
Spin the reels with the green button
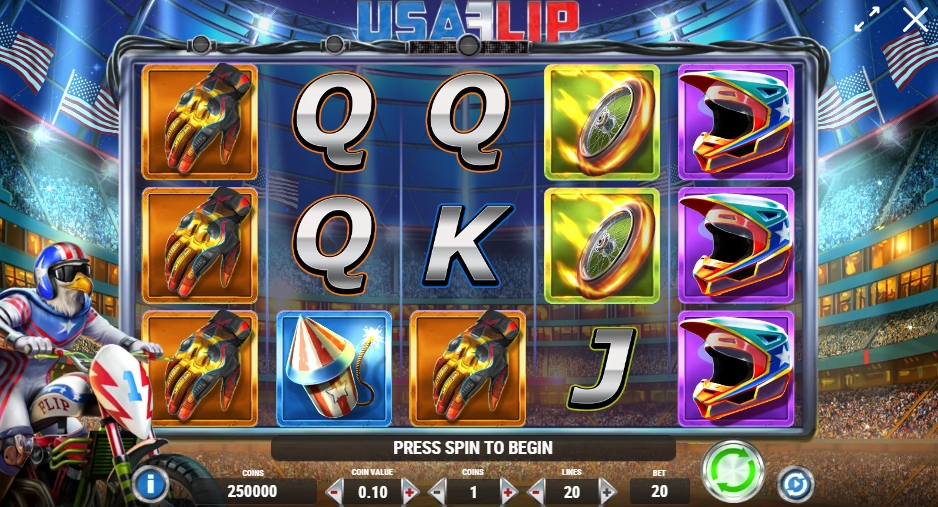pos(733,471)
